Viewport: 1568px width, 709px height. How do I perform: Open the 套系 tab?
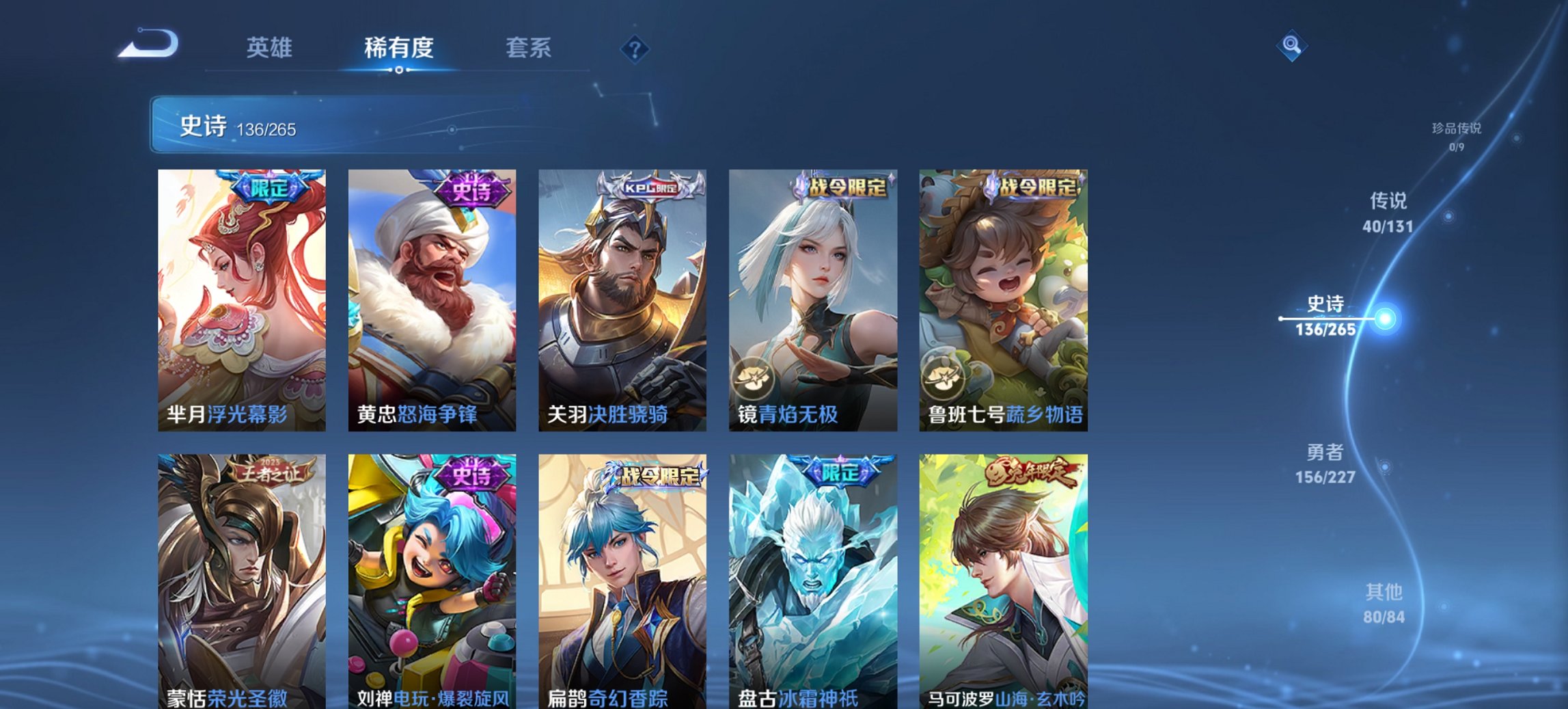528,48
